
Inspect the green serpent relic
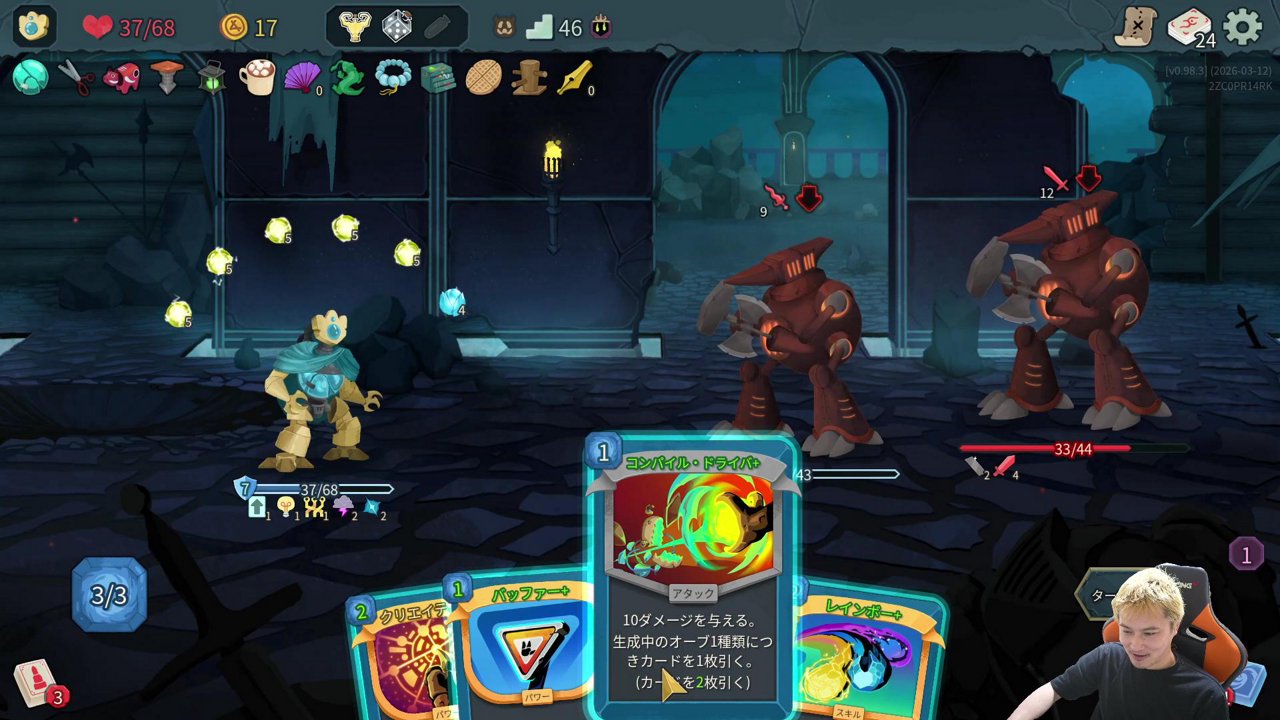[347, 77]
